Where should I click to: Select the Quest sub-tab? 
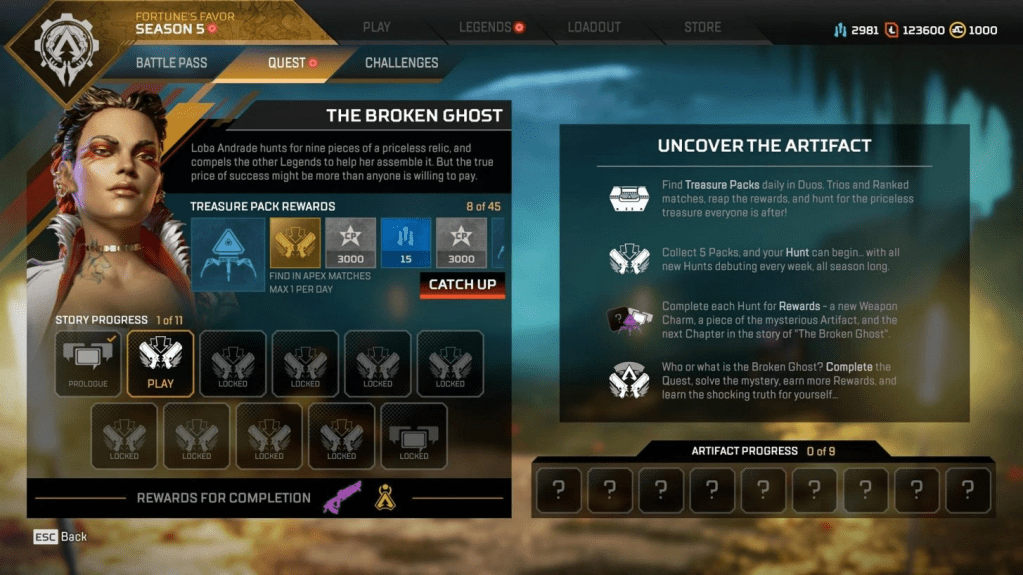[x=287, y=63]
